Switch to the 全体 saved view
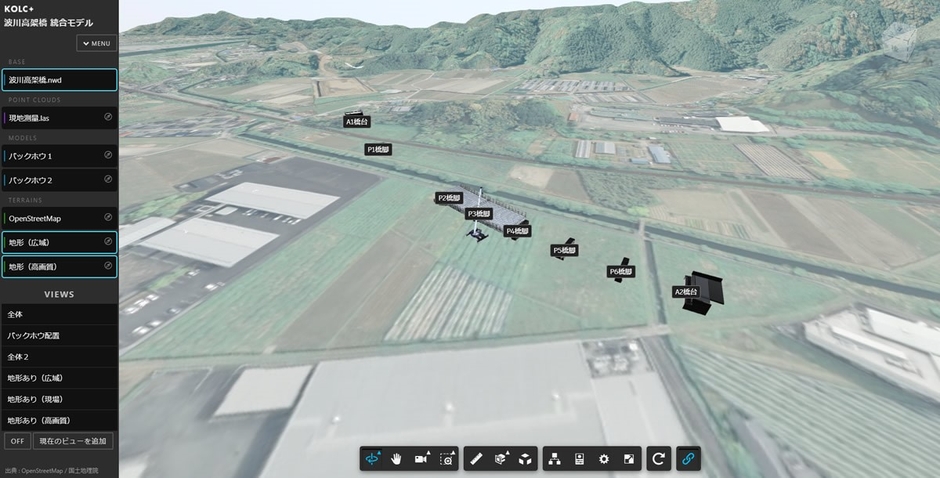This screenshot has width=940, height=478. (59, 314)
